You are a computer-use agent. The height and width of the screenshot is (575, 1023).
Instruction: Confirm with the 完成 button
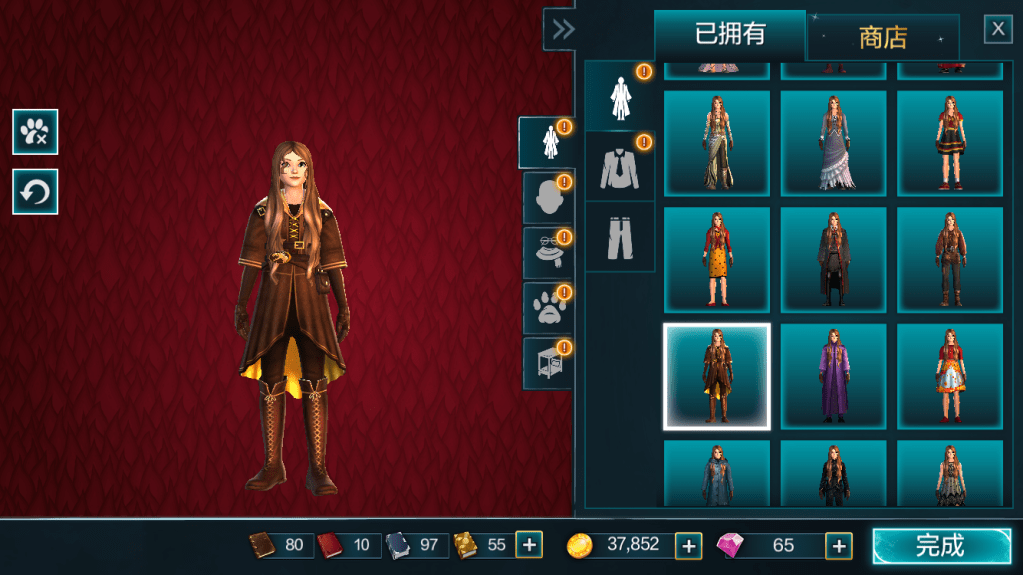click(x=941, y=546)
